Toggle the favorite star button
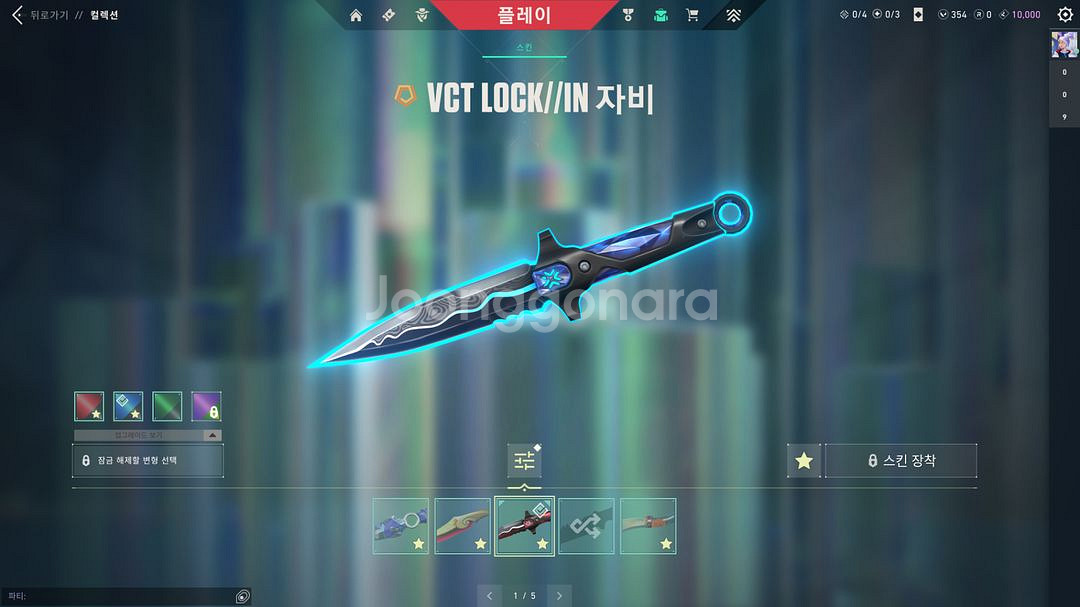The image size is (1080, 607). coord(804,461)
